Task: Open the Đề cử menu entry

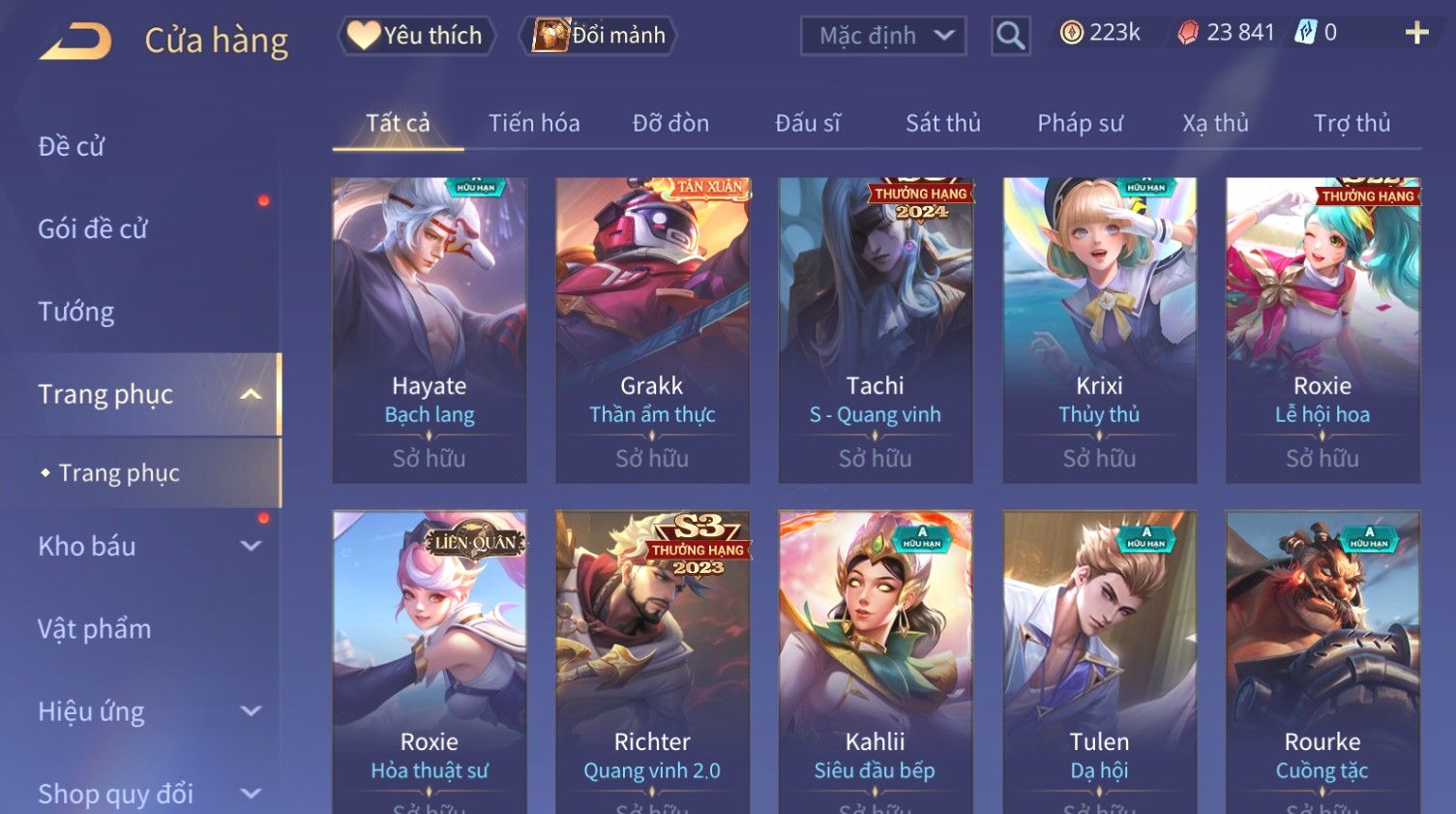Action: click(x=72, y=146)
